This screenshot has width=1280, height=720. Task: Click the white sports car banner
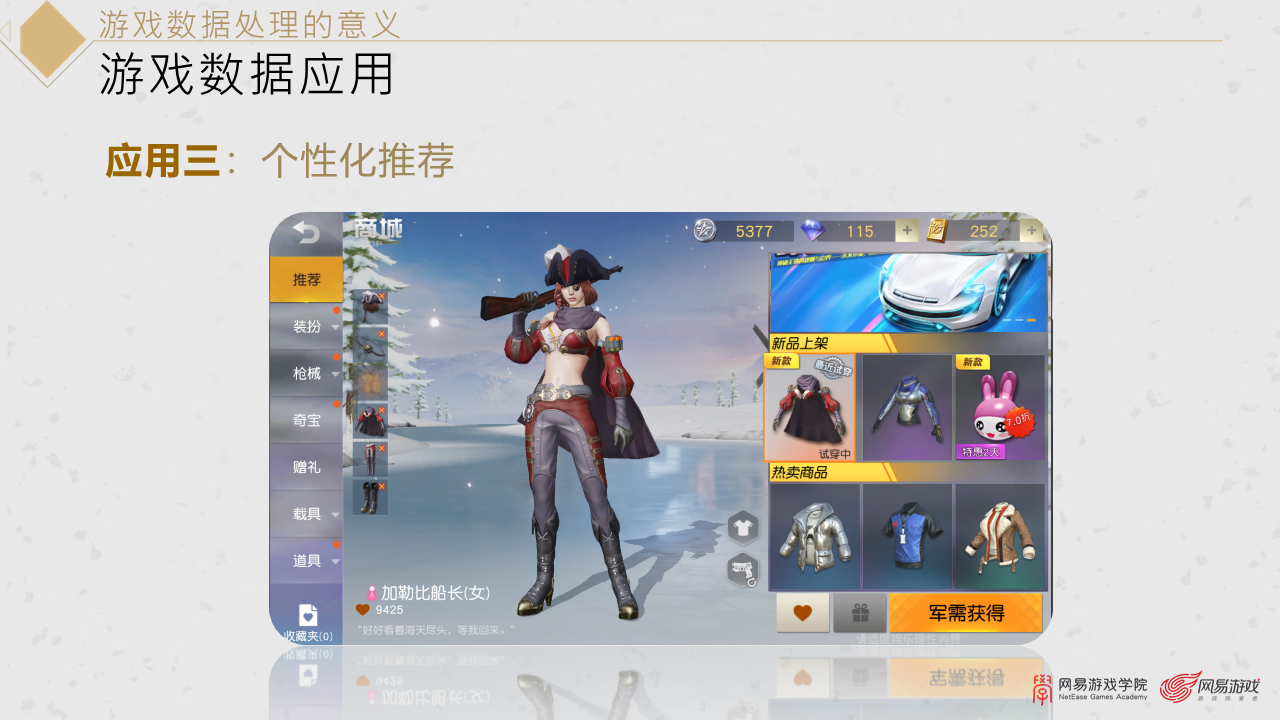(908, 290)
